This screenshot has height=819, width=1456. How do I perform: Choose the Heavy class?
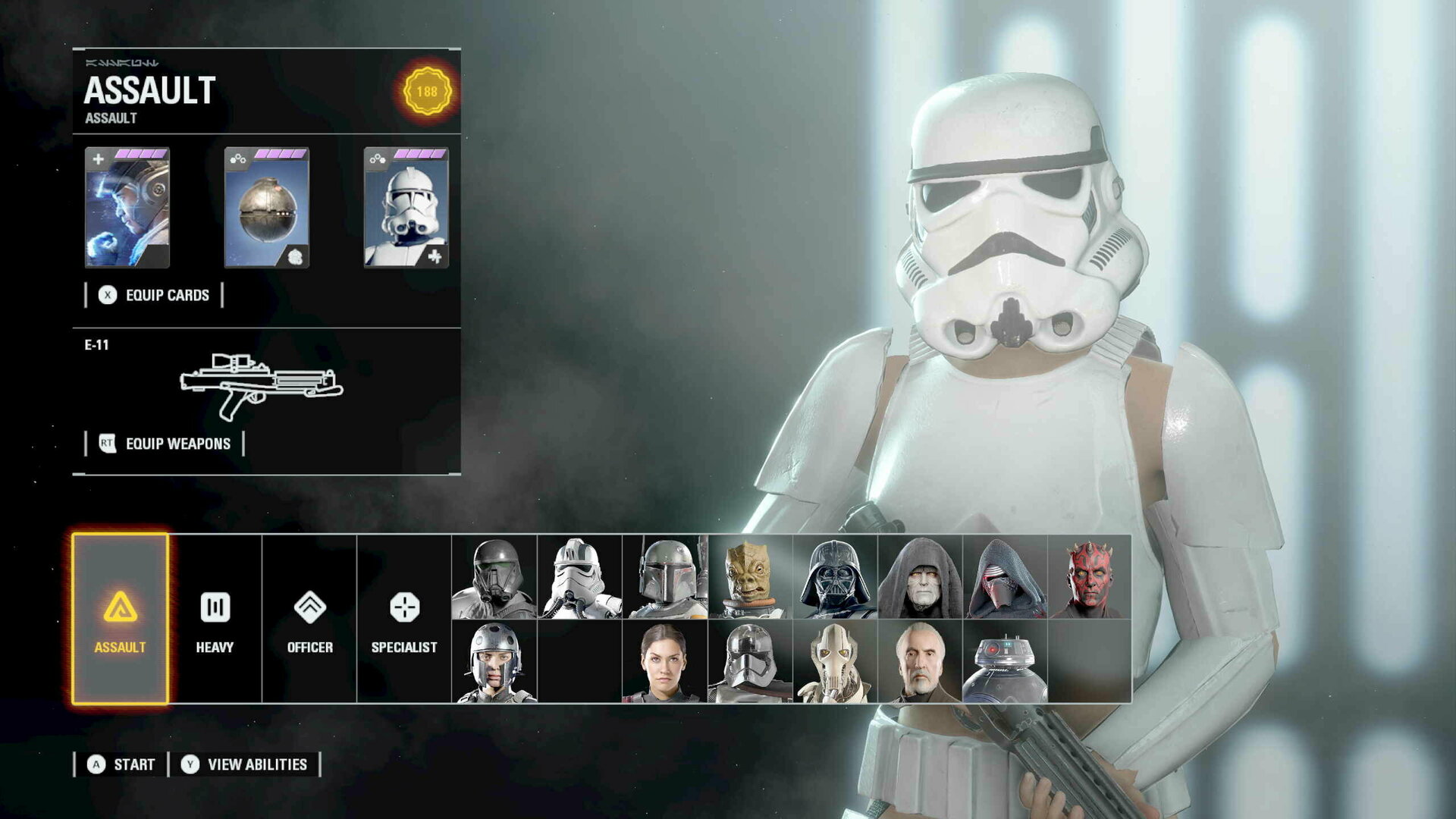point(215,619)
